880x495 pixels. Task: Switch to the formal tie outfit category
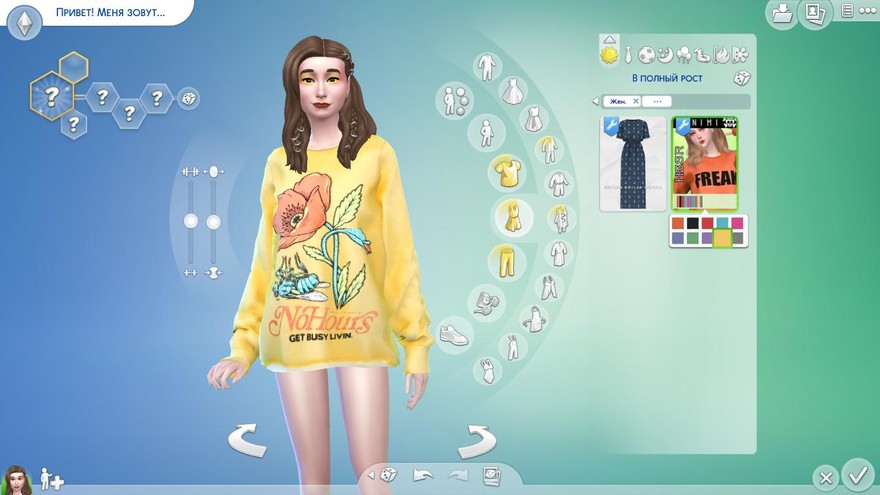pos(628,54)
